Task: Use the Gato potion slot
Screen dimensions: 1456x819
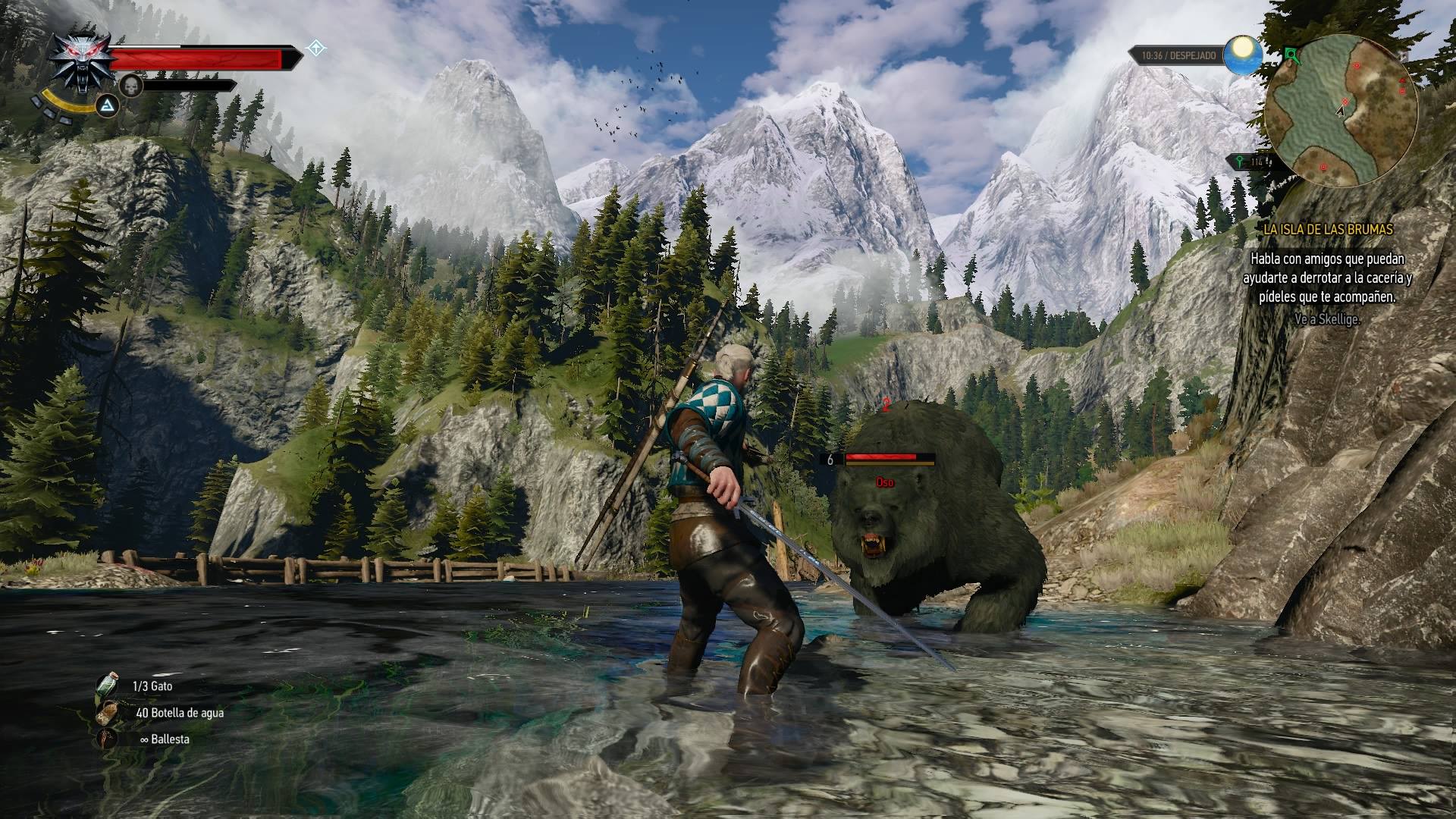Action: (x=108, y=686)
